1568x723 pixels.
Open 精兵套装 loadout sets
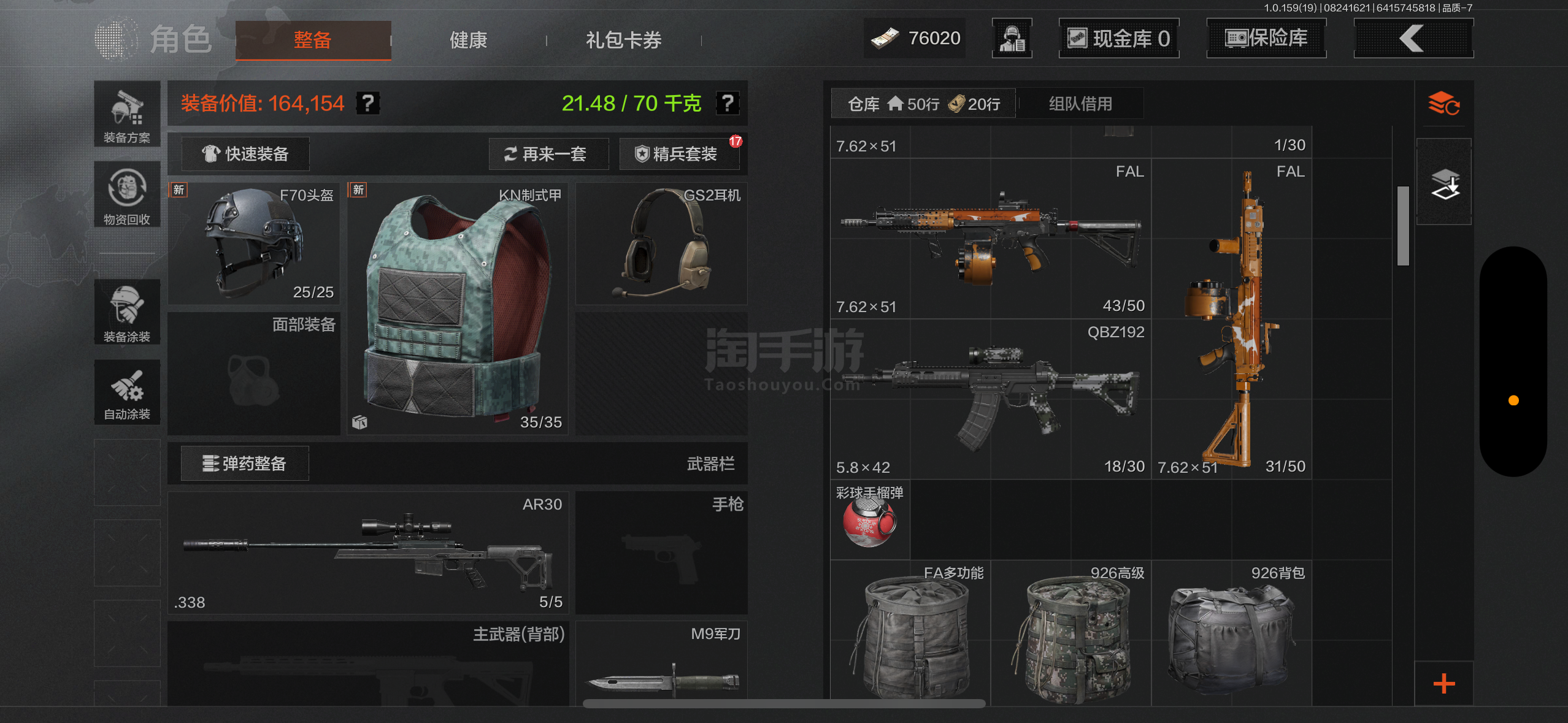(678, 154)
